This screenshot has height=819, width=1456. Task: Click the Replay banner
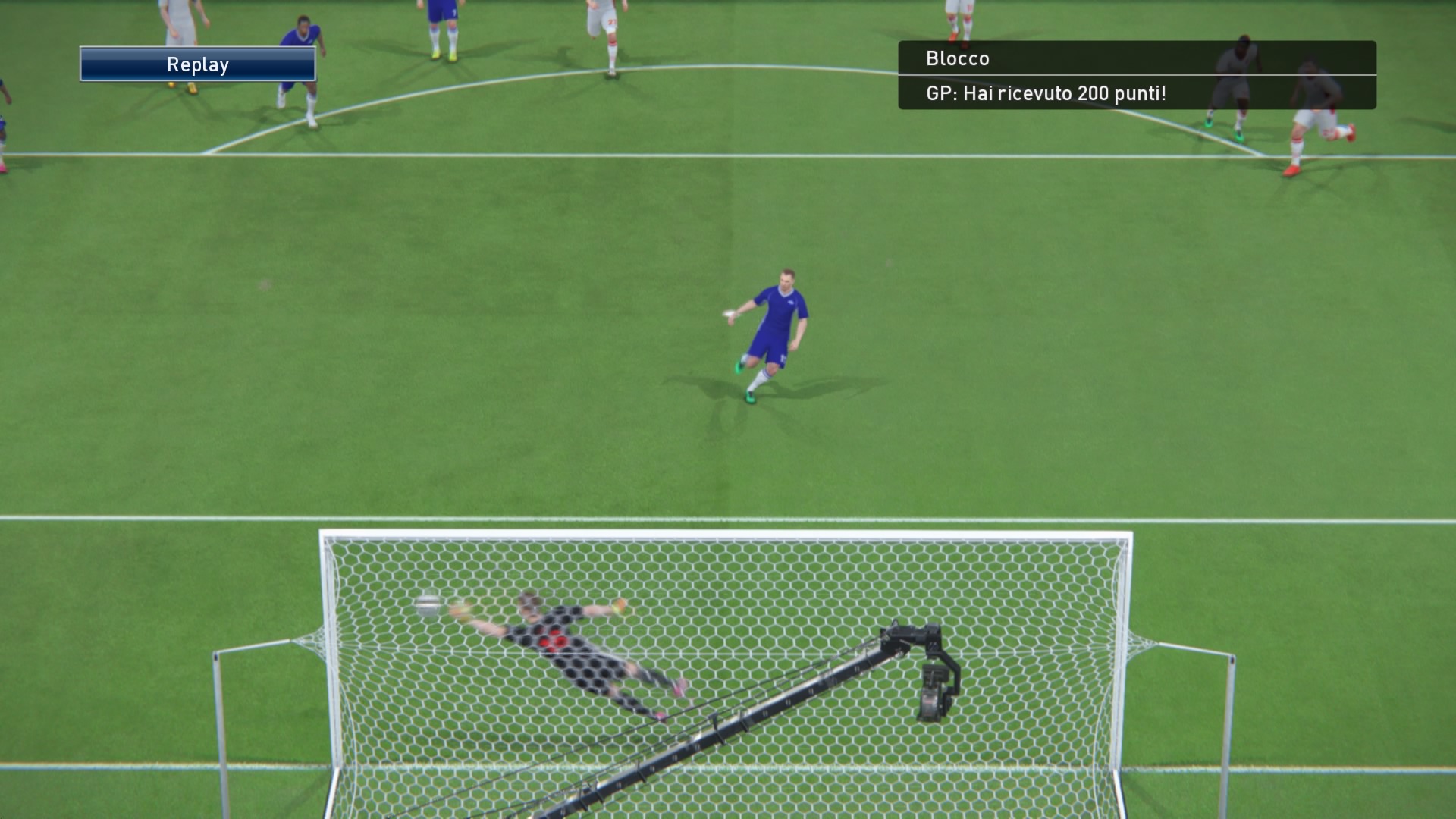[x=198, y=64]
